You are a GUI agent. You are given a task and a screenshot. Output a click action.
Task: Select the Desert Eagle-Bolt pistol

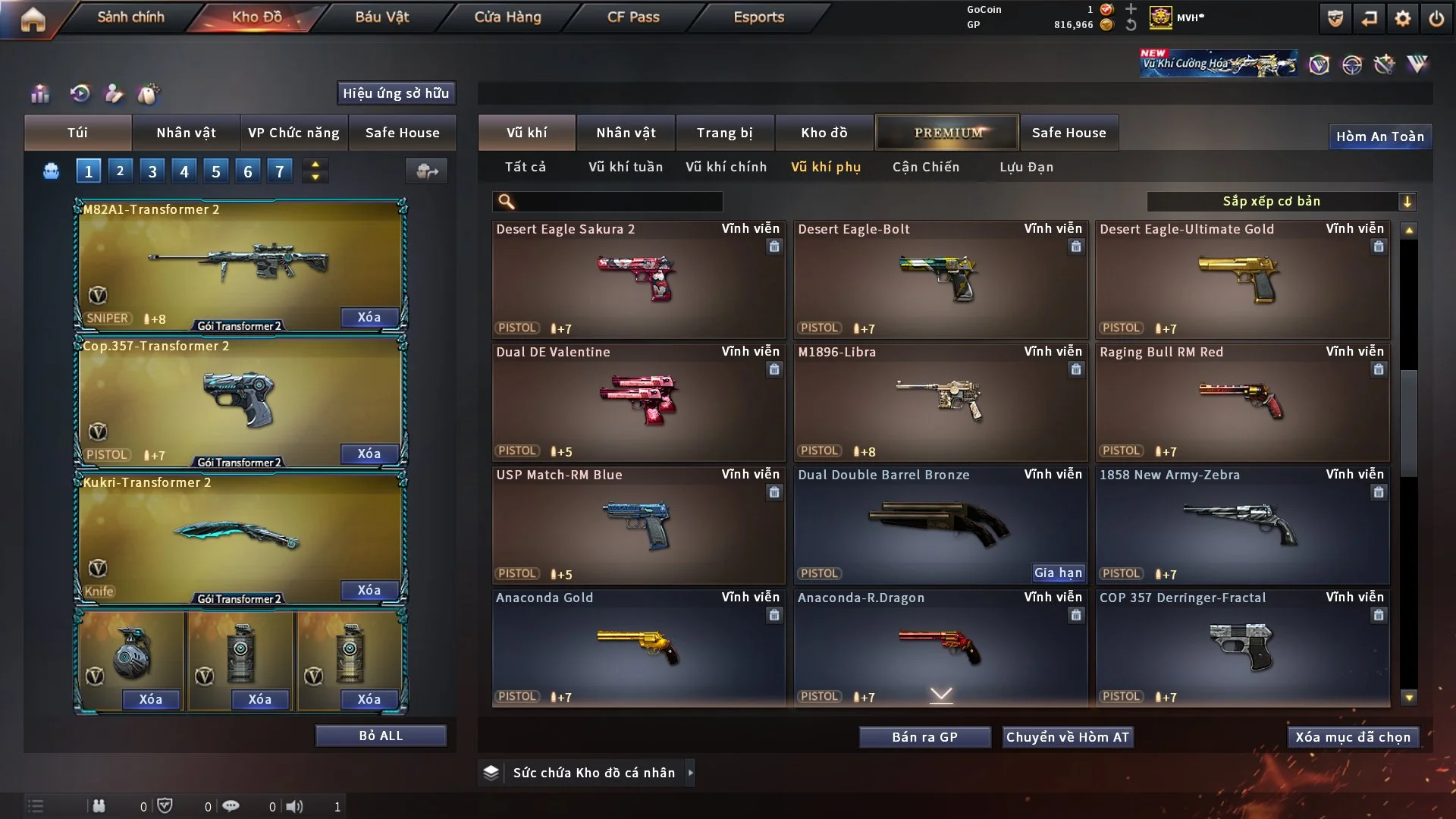[x=940, y=279]
